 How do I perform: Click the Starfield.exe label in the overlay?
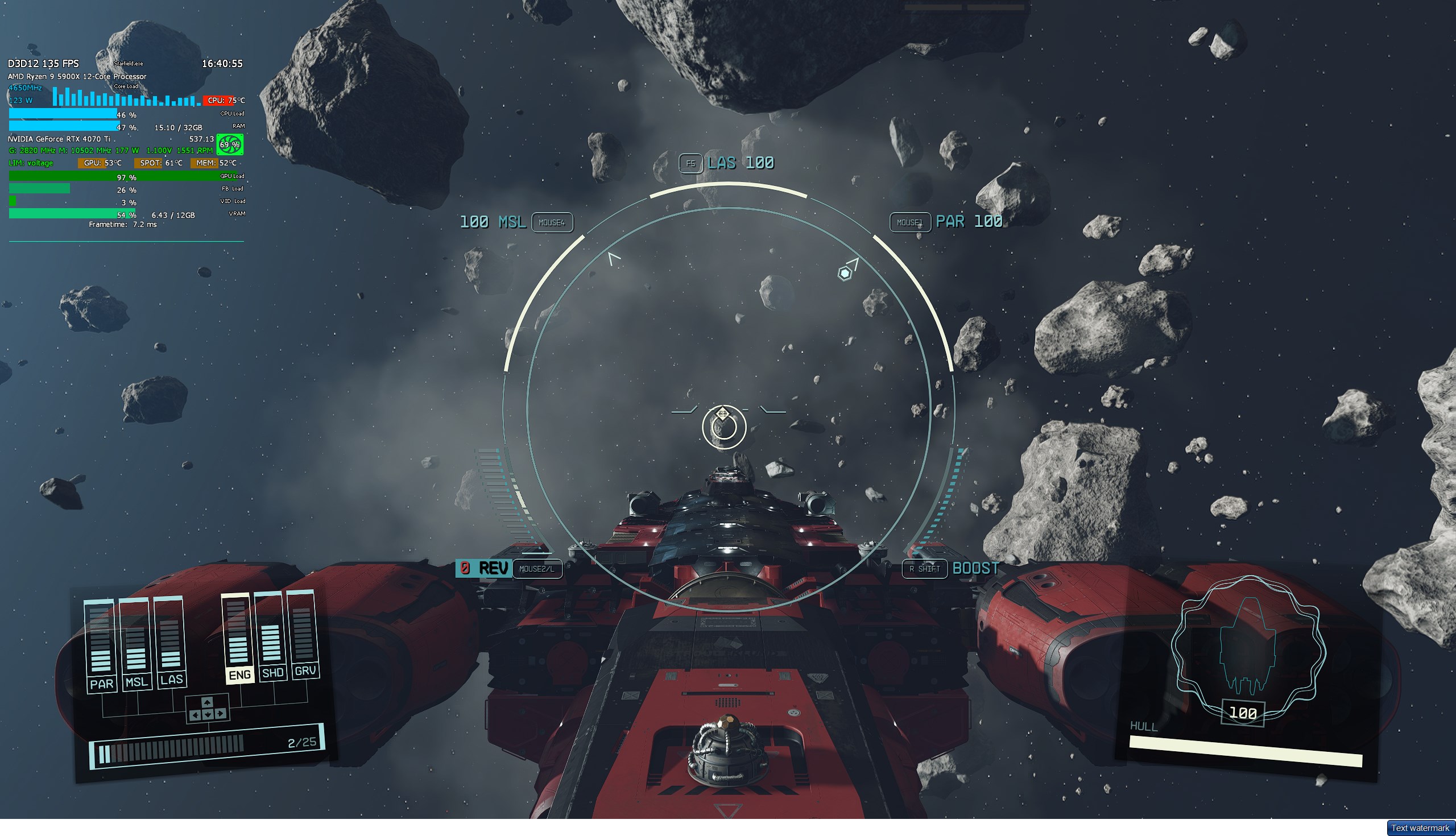[129, 64]
